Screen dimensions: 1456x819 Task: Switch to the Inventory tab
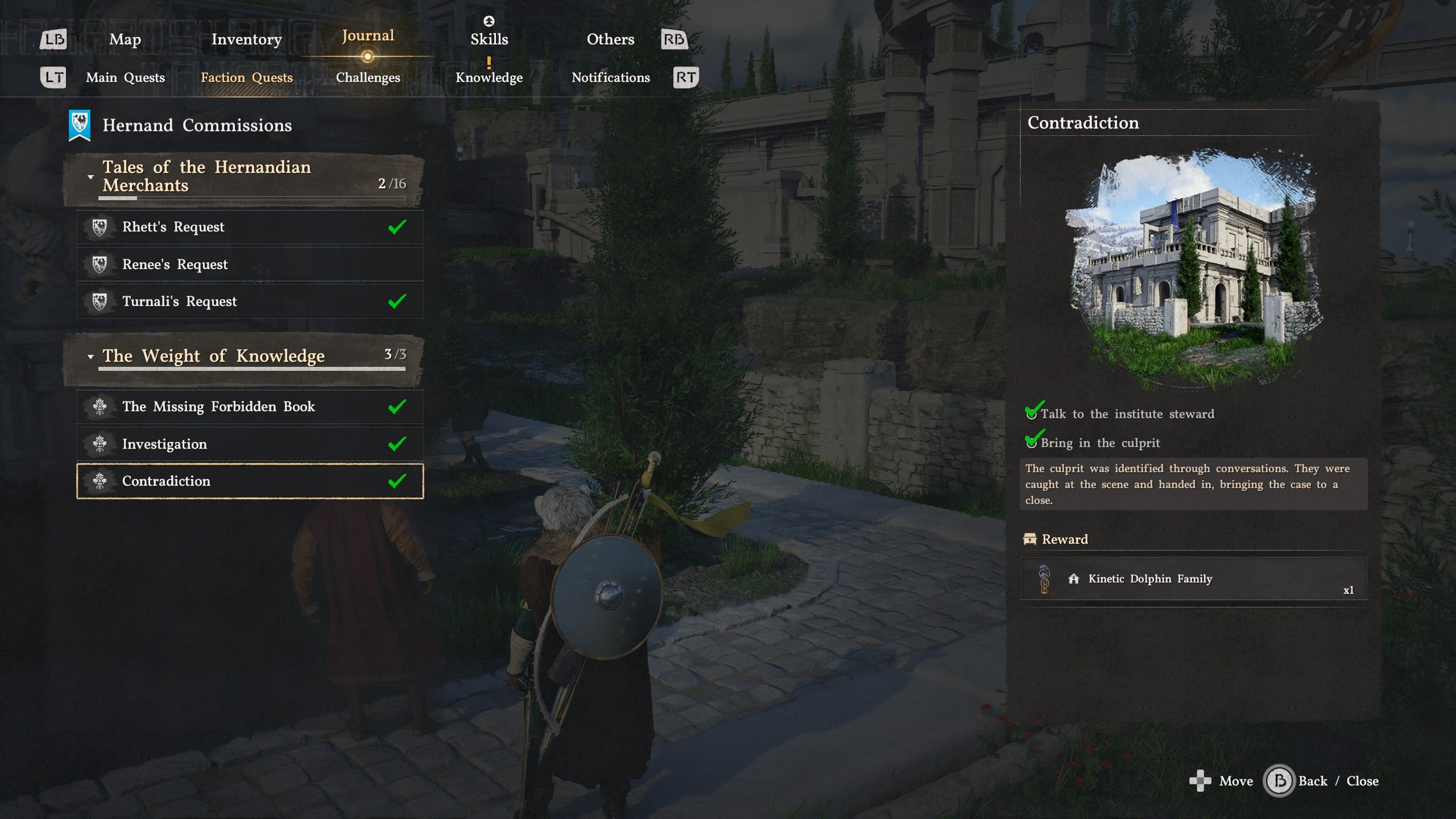click(x=246, y=39)
